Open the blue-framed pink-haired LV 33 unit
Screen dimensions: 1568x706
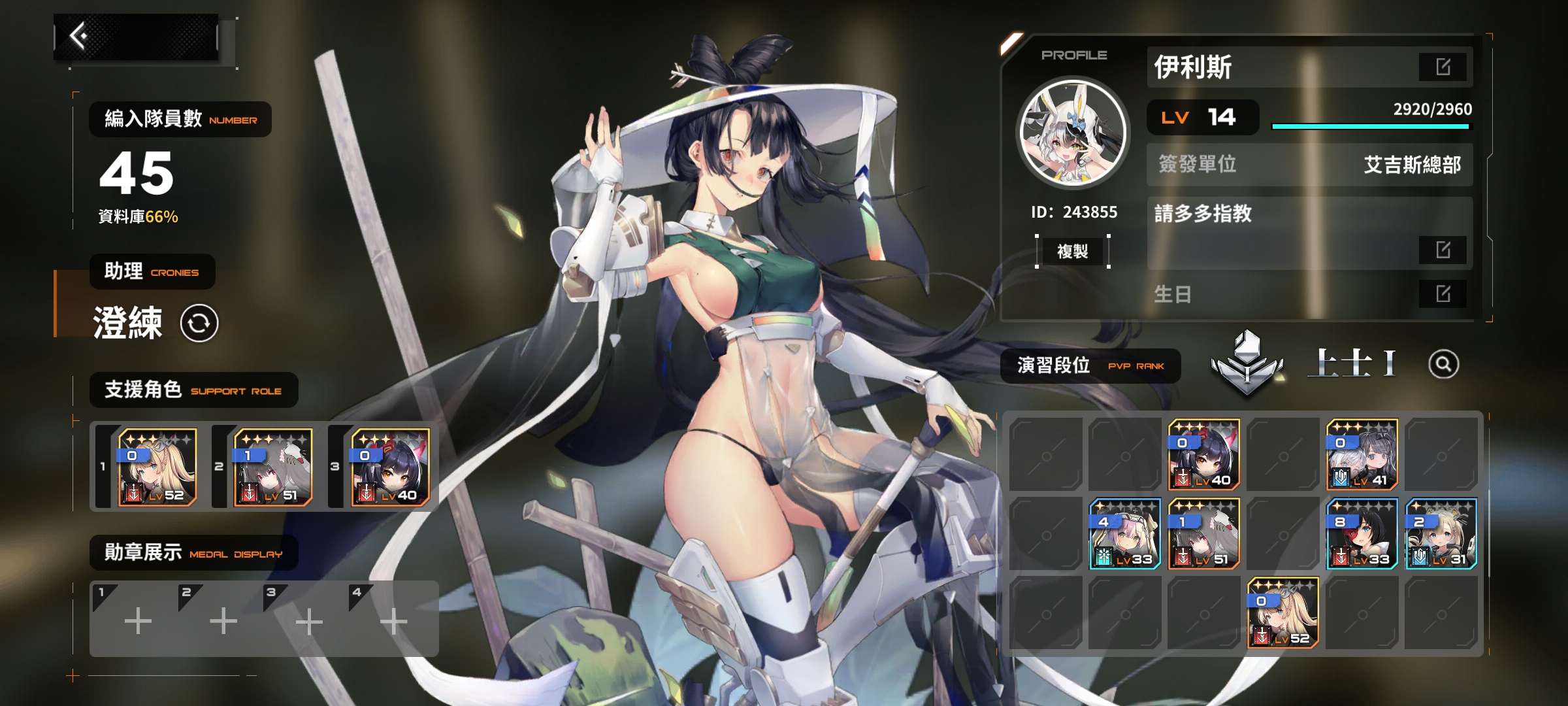[1125, 533]
